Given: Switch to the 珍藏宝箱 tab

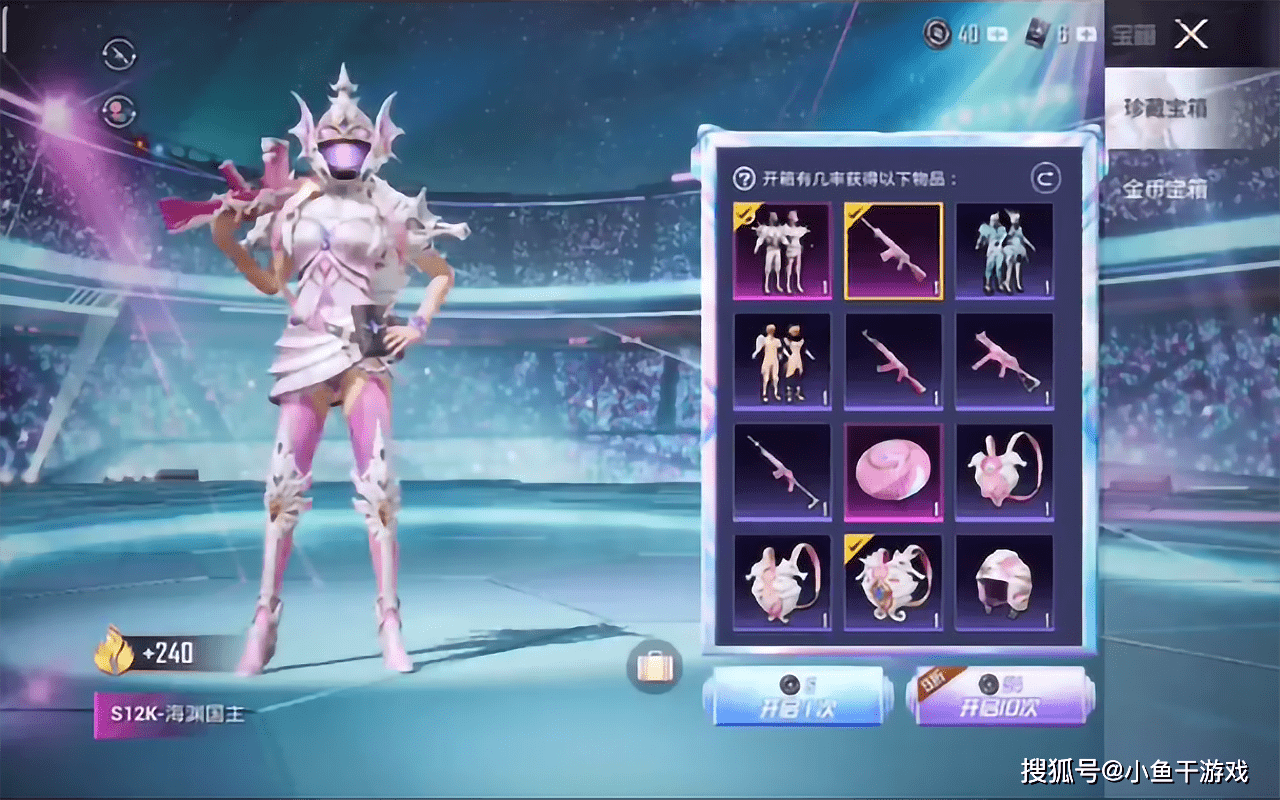Looking at the screenshot, I should 1163,108.
